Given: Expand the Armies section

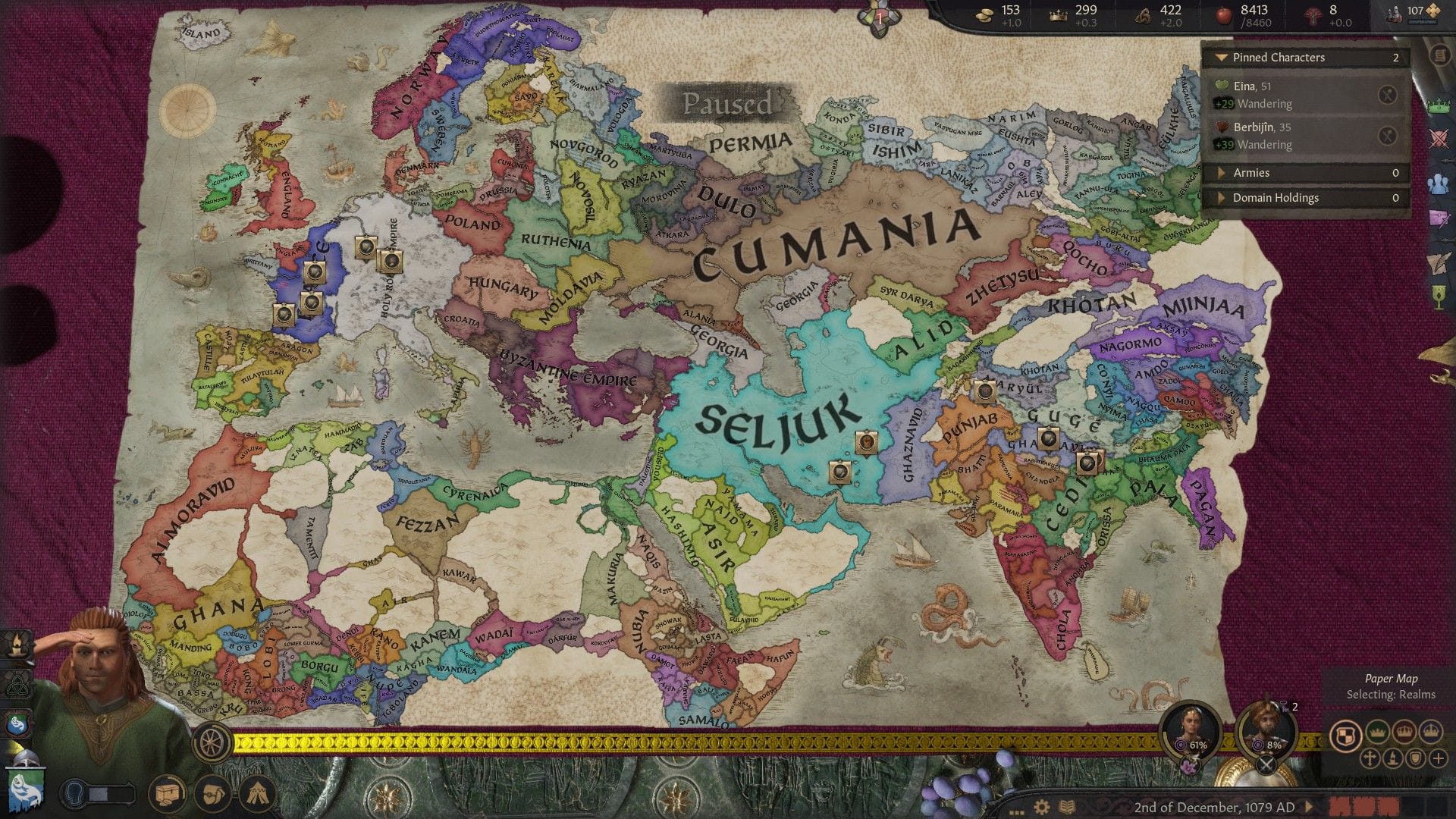Looking at the screenshot, I should coord(1221,173).
